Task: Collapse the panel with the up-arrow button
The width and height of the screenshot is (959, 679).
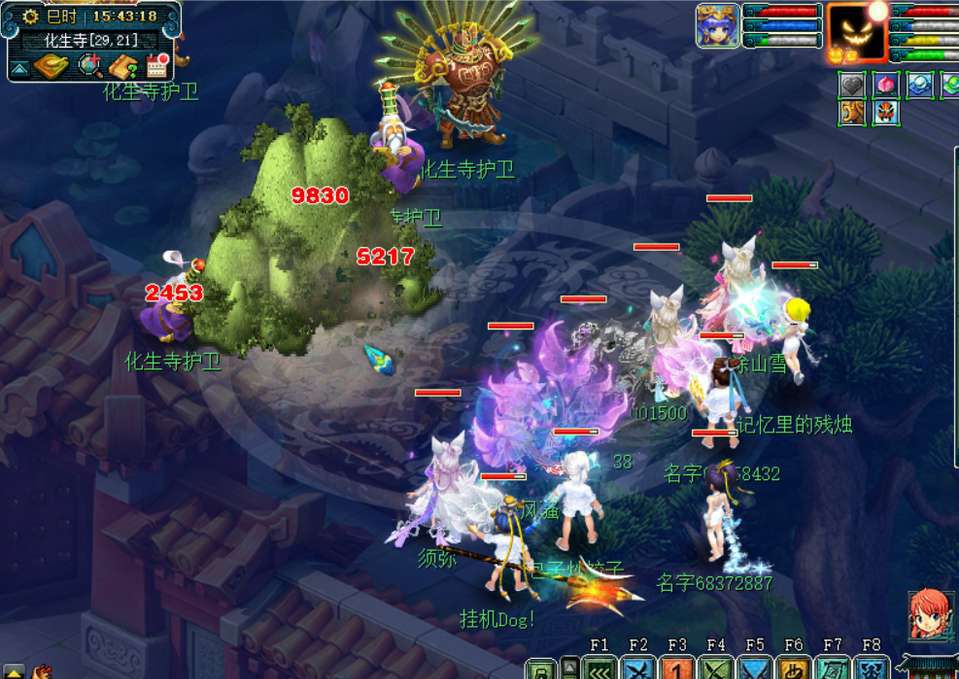Action: click(x=19, y=68)
